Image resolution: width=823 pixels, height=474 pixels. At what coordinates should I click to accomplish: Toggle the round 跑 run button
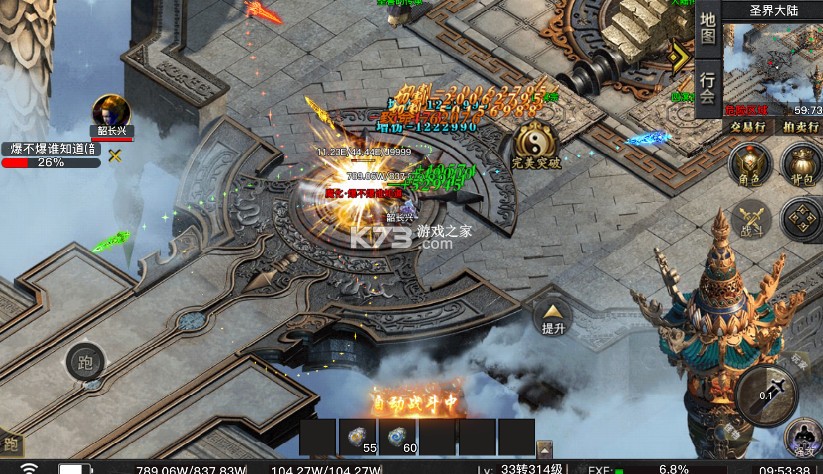pyautogui.click(x=85, y=363)
